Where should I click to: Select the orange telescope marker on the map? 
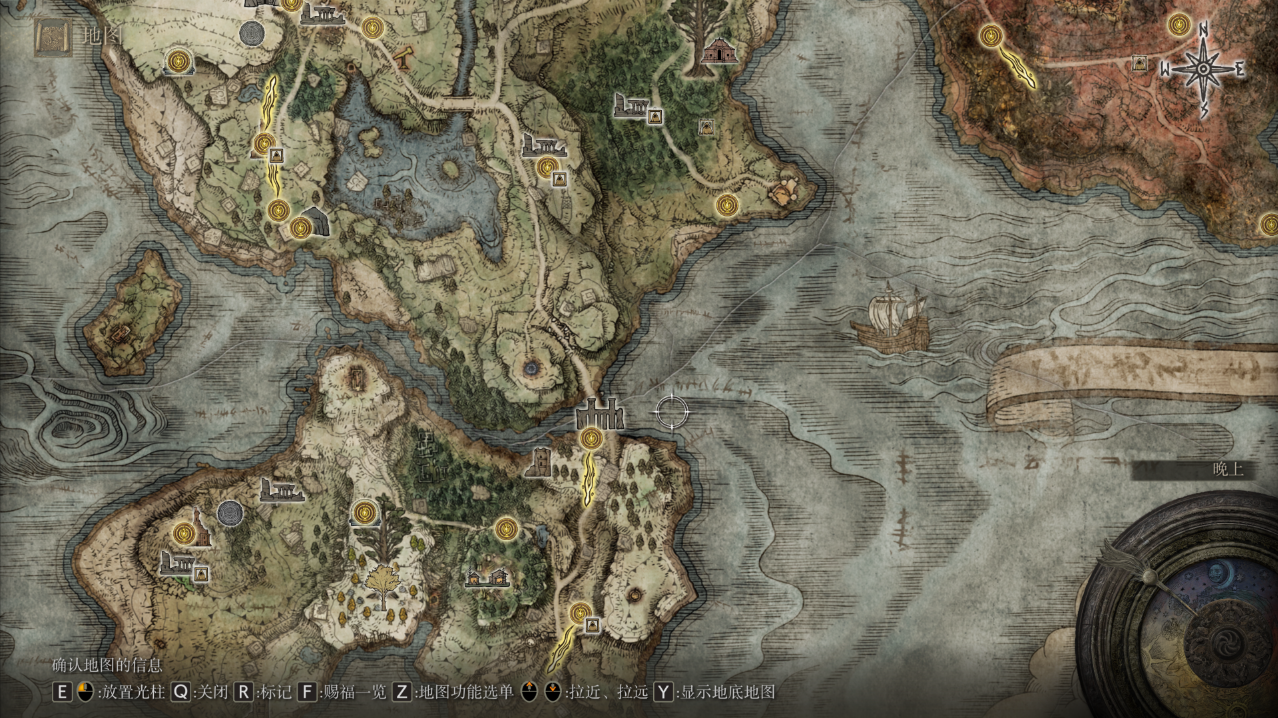click(x=405, y=53)
